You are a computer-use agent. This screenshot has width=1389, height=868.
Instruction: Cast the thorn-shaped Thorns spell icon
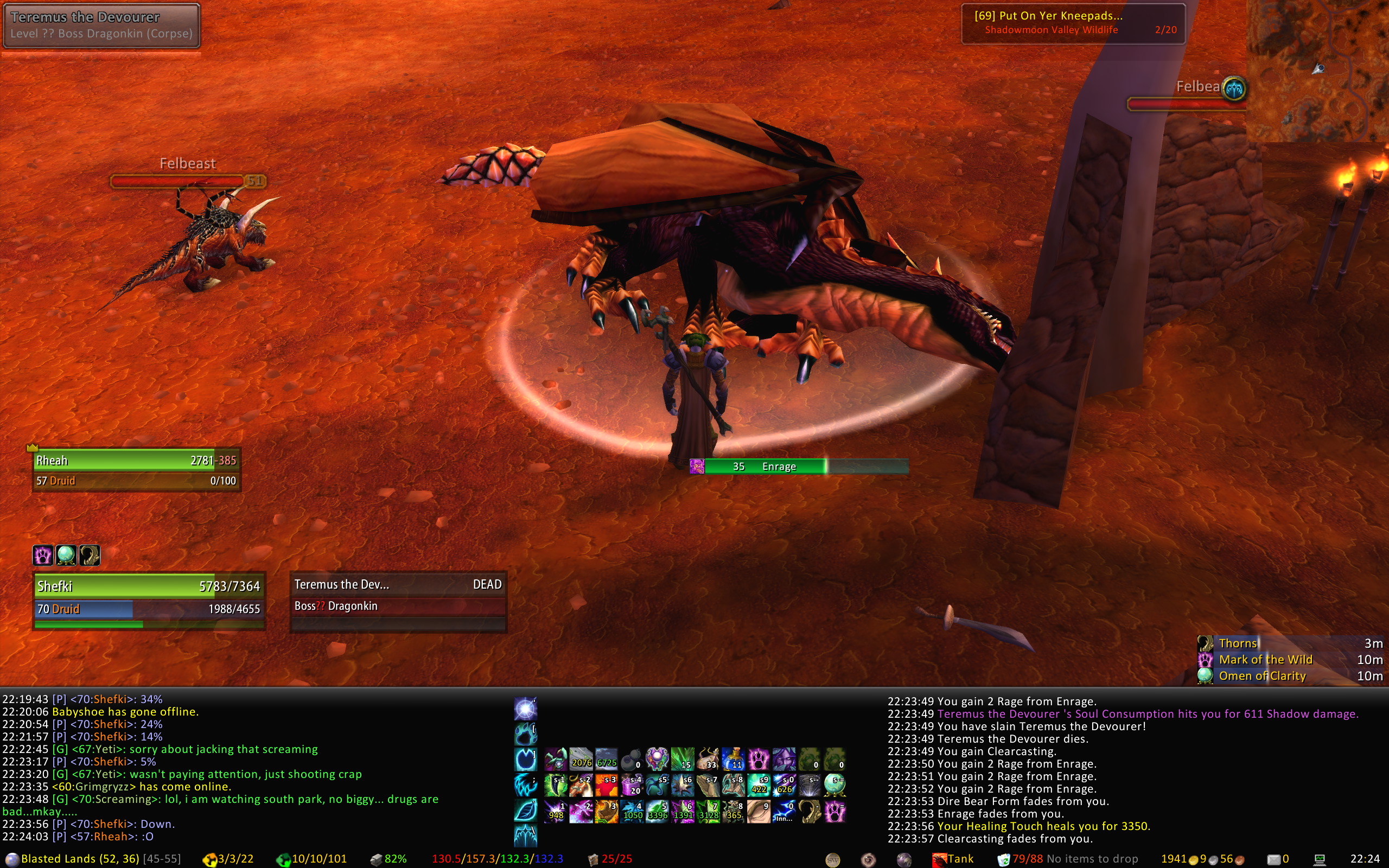[x=810, y=812]
